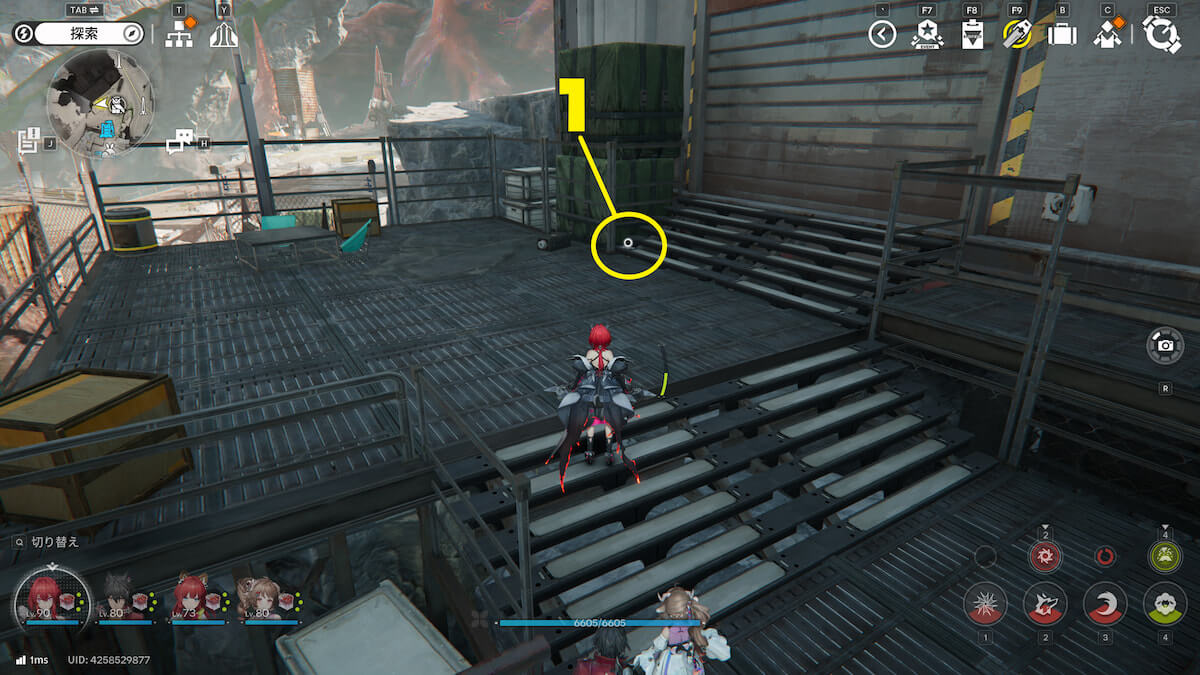Switch to the level 90 red-haired character
The width and height of the screenshot is (1200, 675).
(x=44, y=596)
